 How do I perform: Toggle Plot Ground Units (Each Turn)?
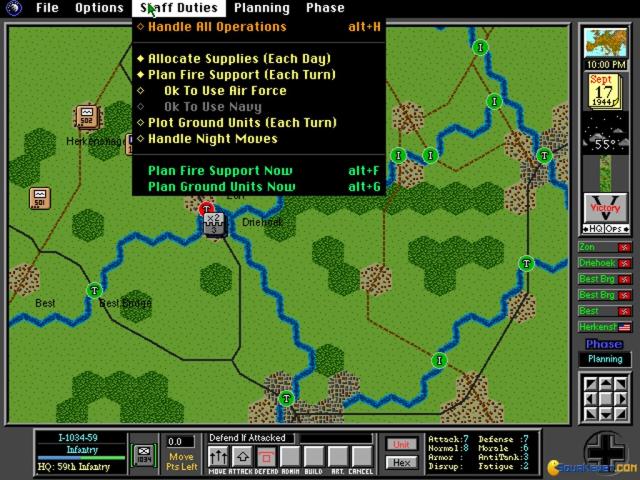coord(242,123)
